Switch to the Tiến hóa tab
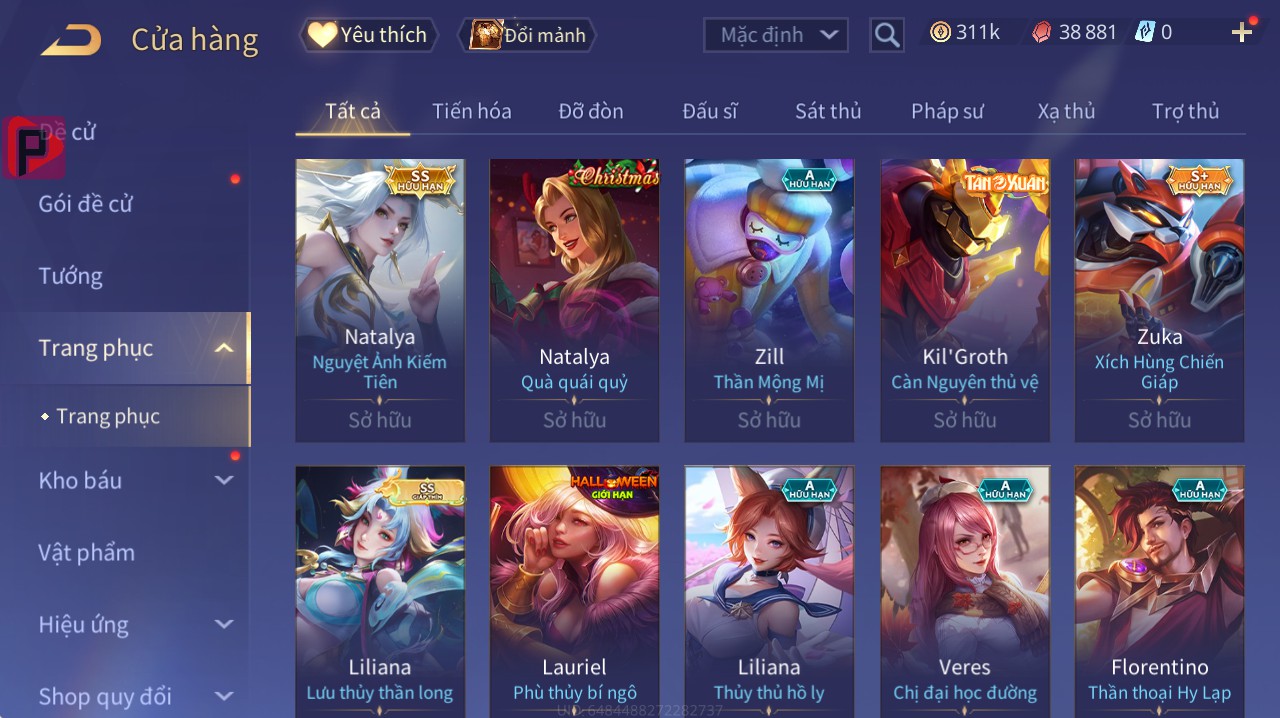Viewport: 1280px width, 718px height. [x=471, y=111]
